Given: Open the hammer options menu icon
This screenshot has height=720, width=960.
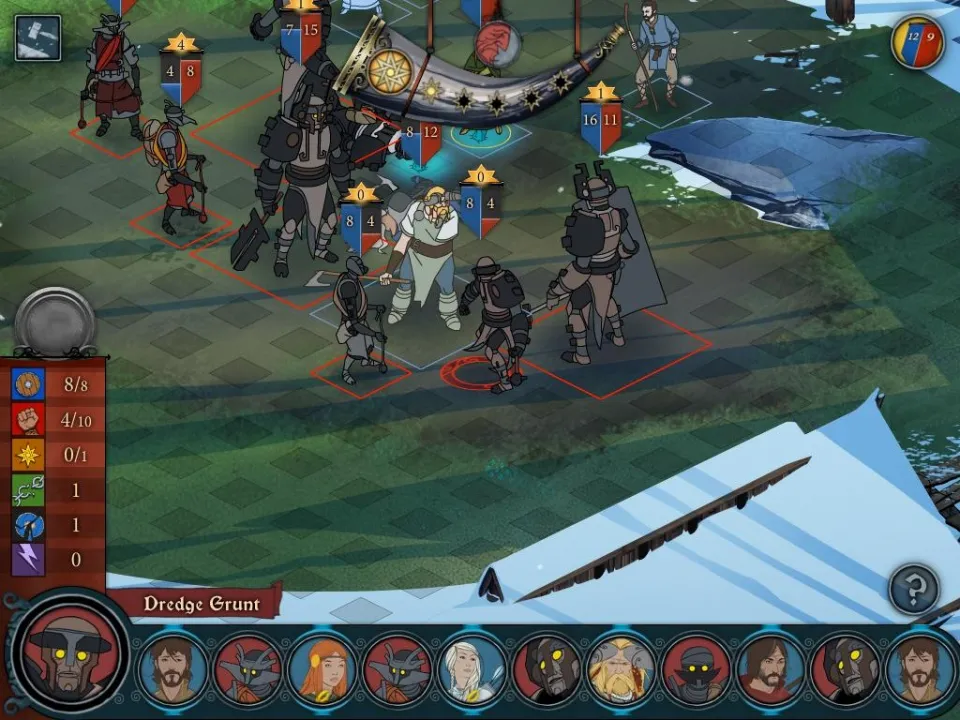Looking at the screenshot, I should [x=38, y=37].
